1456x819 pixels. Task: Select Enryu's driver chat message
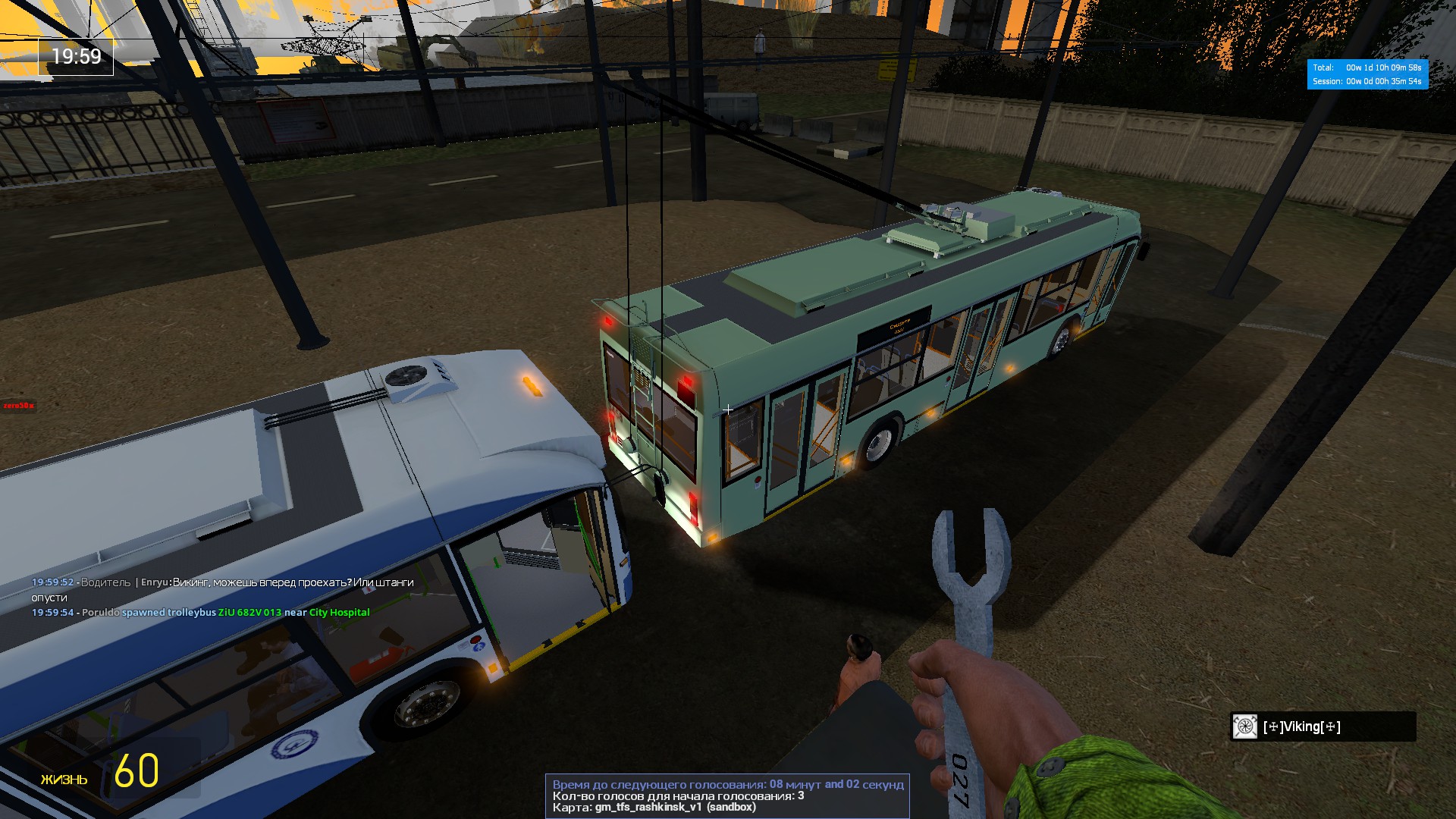click(223, 589)
